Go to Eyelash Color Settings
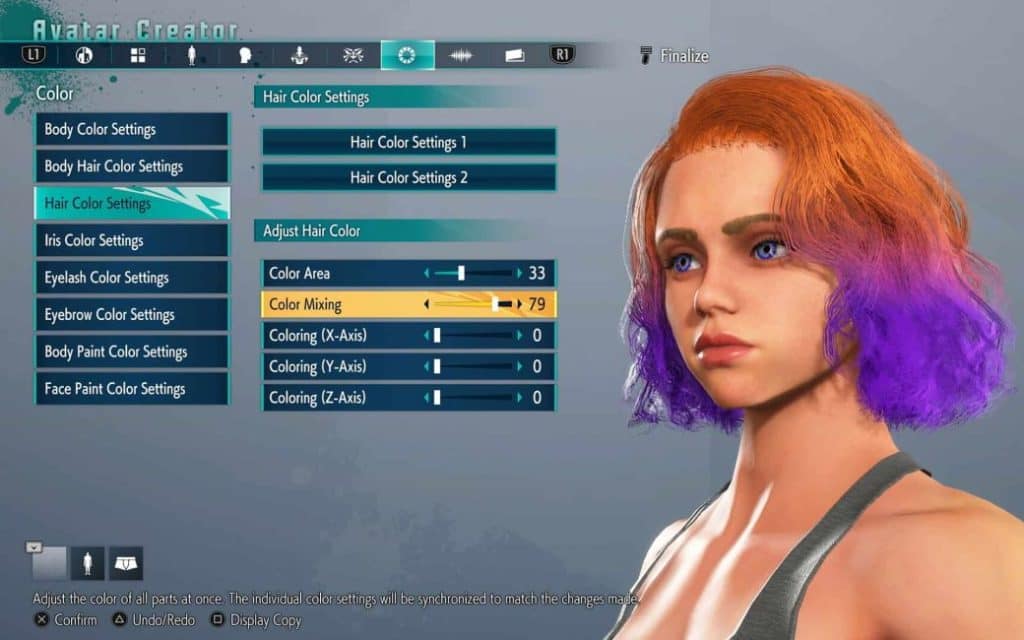The height and width of the screenshot is (640, 1024). (131, 277)
